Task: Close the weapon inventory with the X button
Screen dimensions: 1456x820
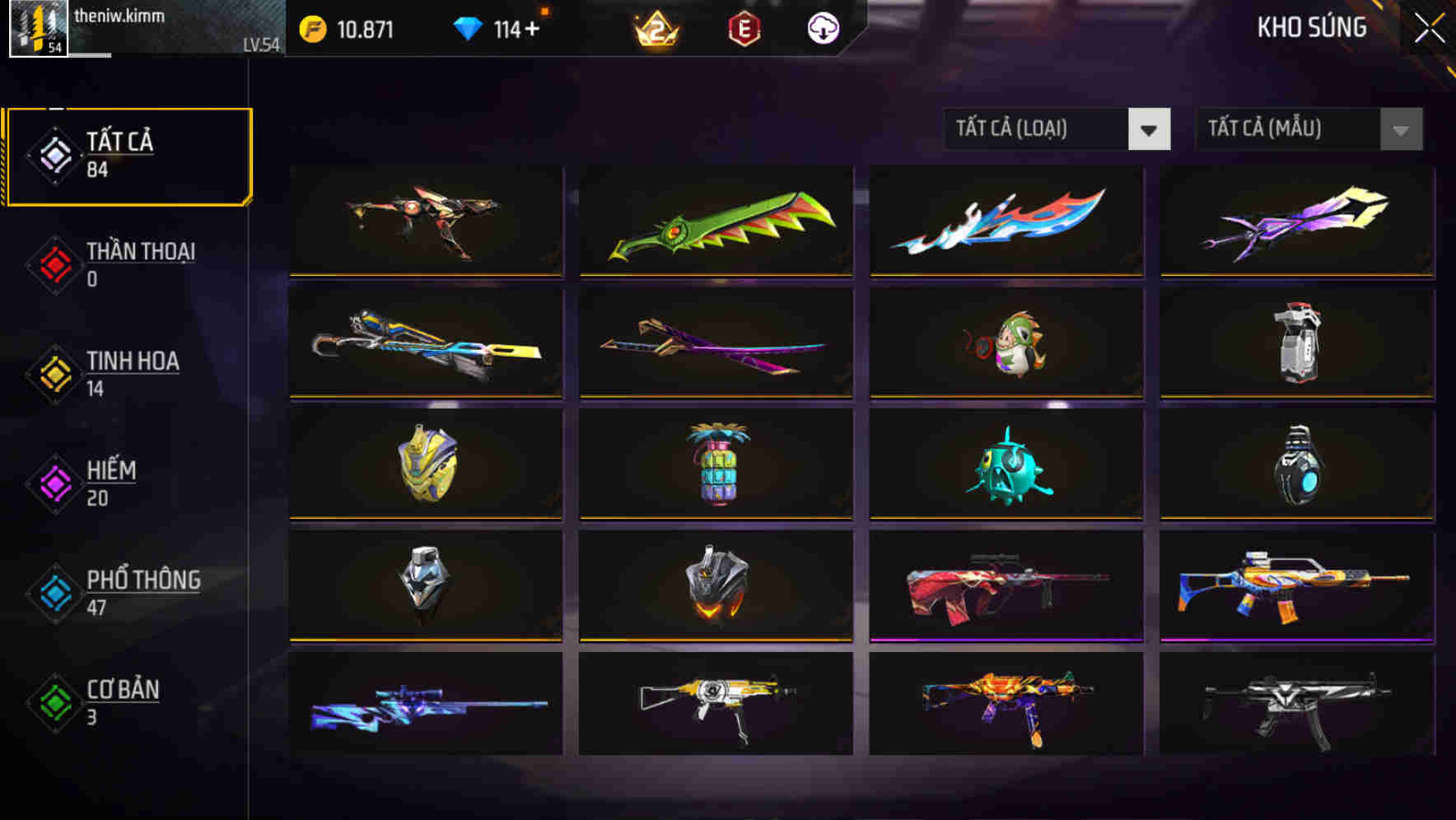Action: click(x=1430, y=27)
